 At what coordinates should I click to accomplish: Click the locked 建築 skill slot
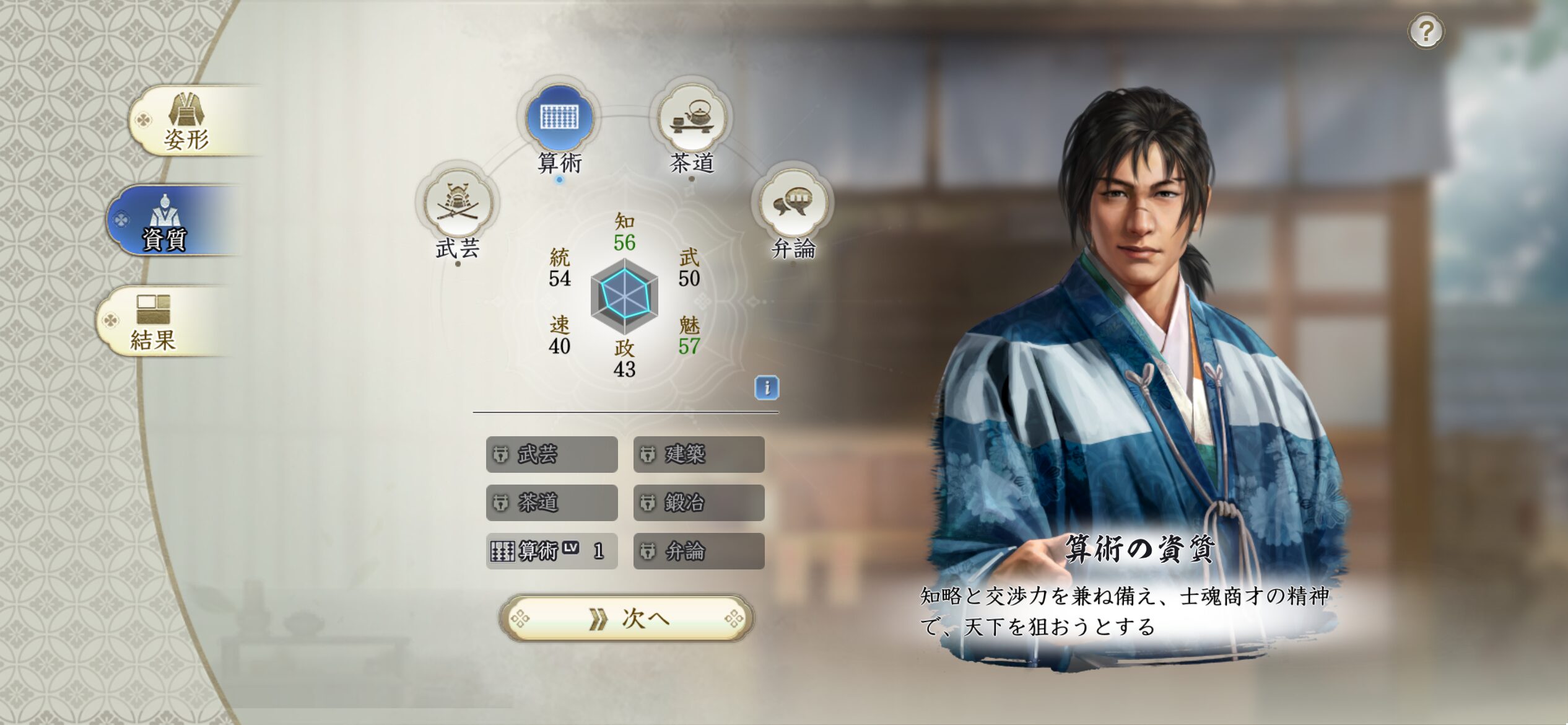699,454
